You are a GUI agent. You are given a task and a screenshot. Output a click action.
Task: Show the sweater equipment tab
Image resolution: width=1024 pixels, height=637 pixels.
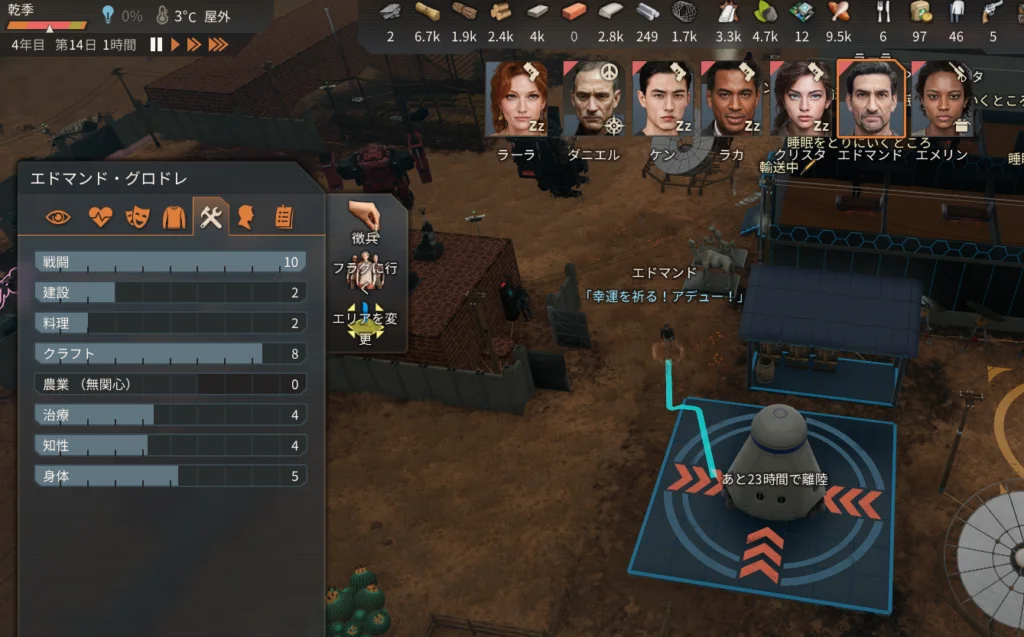click(174, 216)
